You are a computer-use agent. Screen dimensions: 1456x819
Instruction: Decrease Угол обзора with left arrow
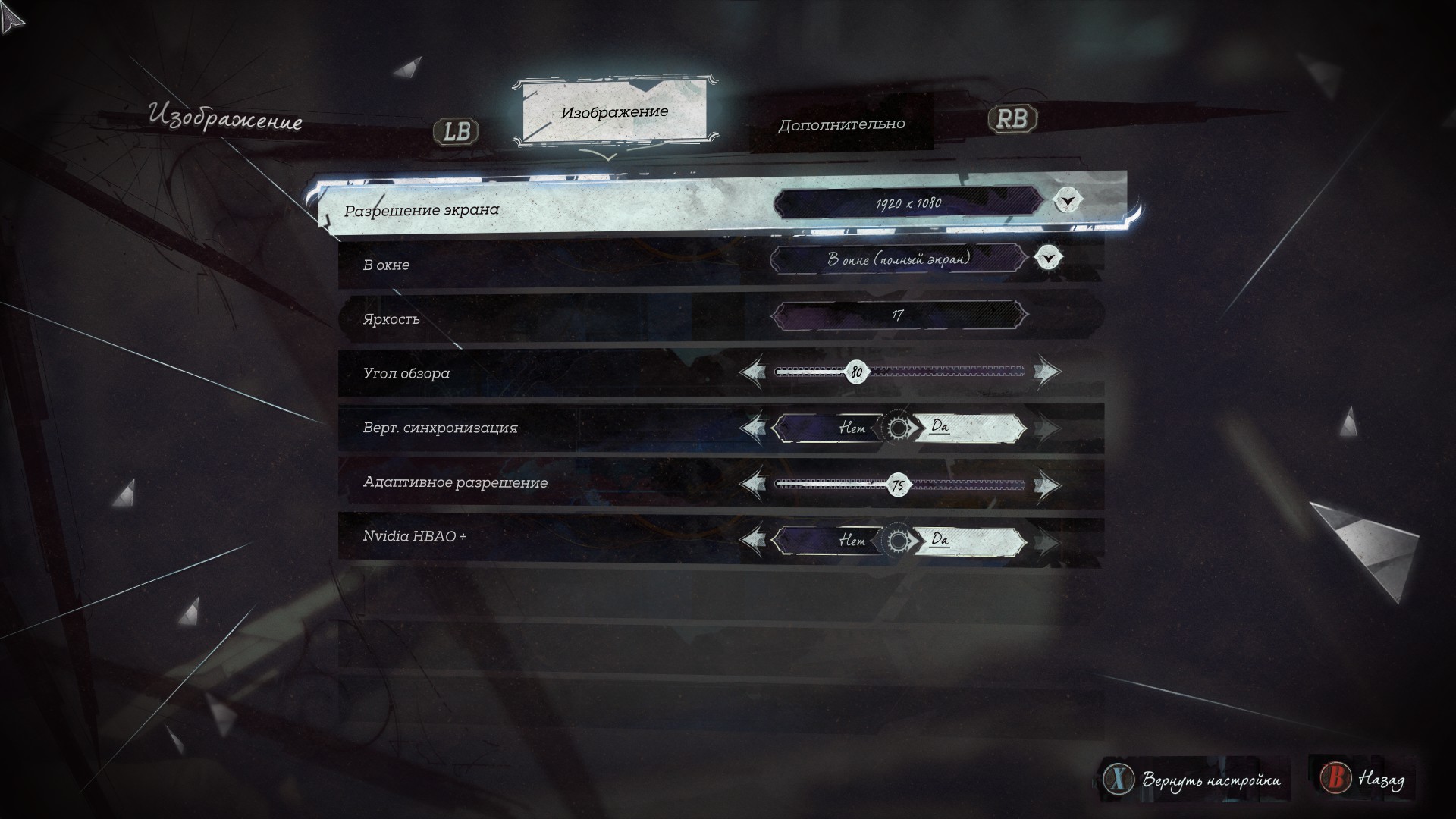pyautogui.click(x=752, y=372)
